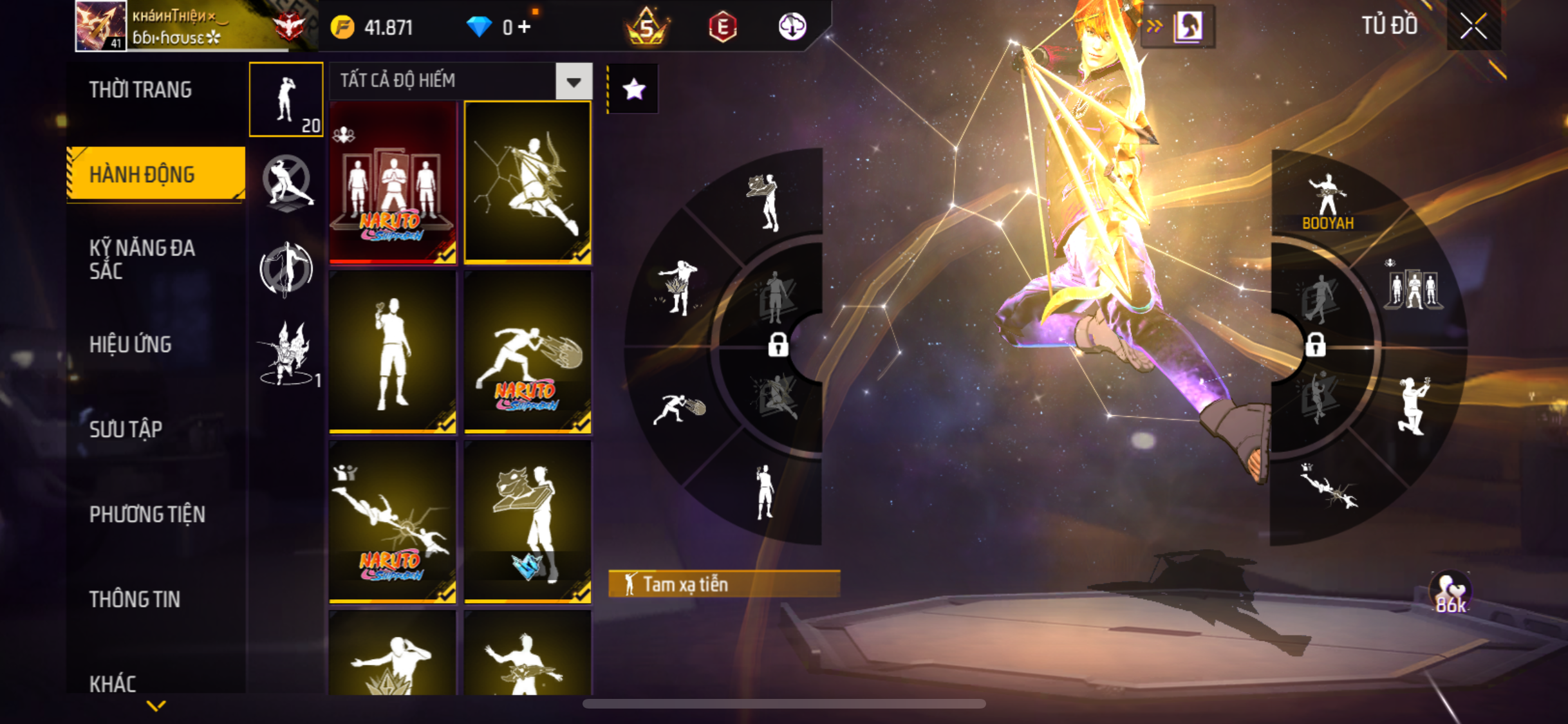Choose the Phương Tiện category

[147, 514]
